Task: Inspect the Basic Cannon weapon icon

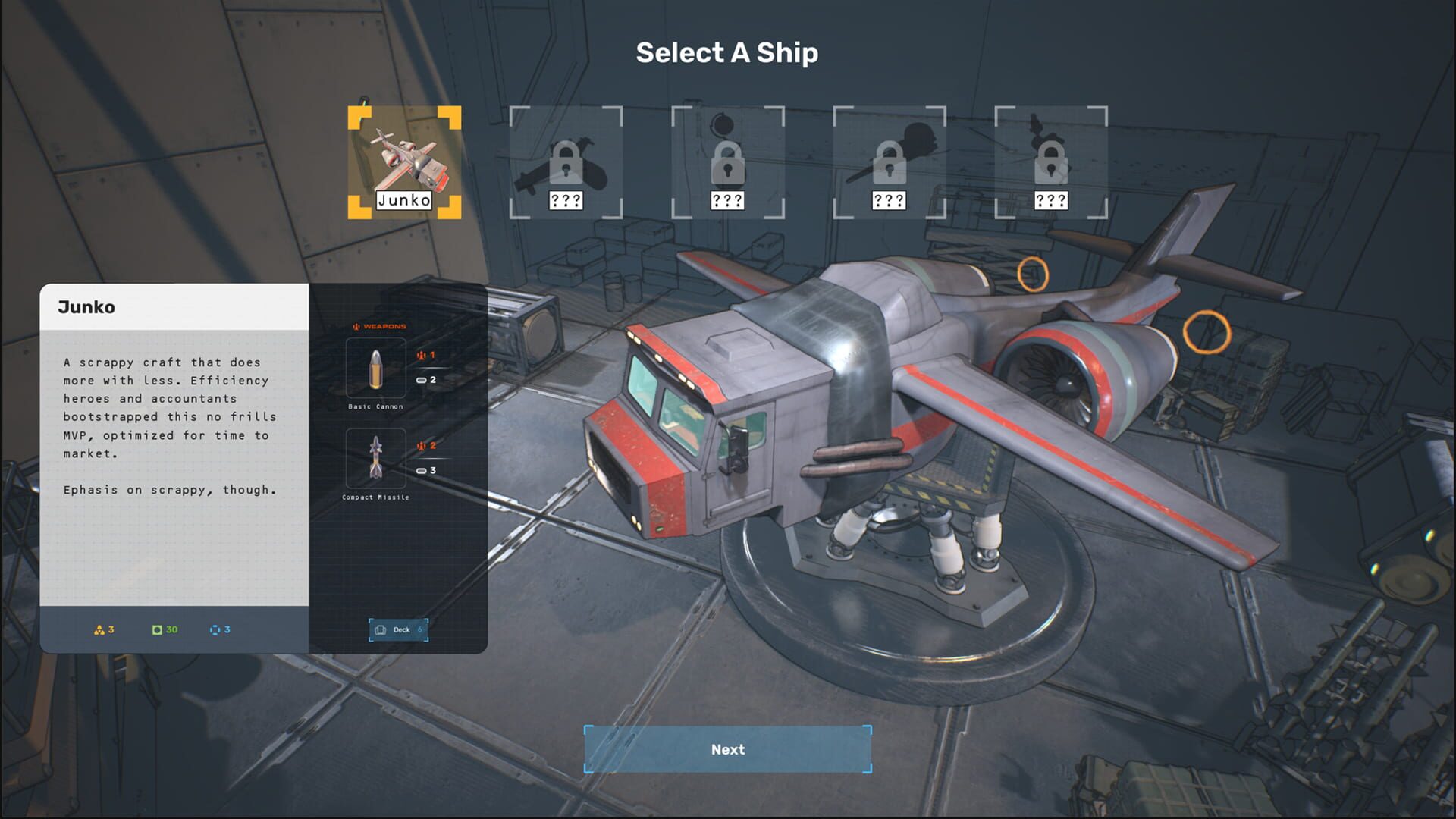Action: 376,368
